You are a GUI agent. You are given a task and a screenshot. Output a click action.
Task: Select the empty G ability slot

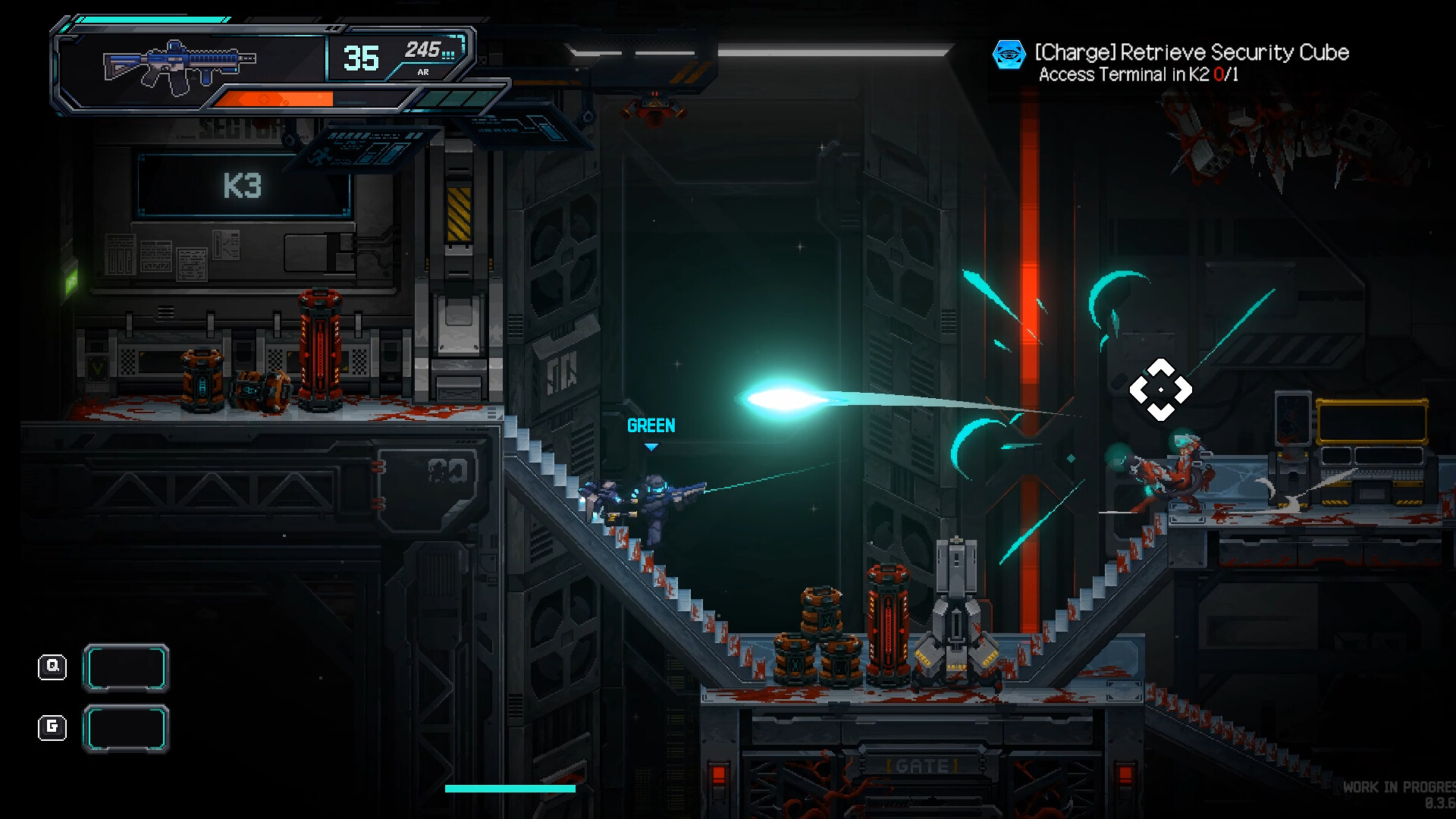click(126, 729)
